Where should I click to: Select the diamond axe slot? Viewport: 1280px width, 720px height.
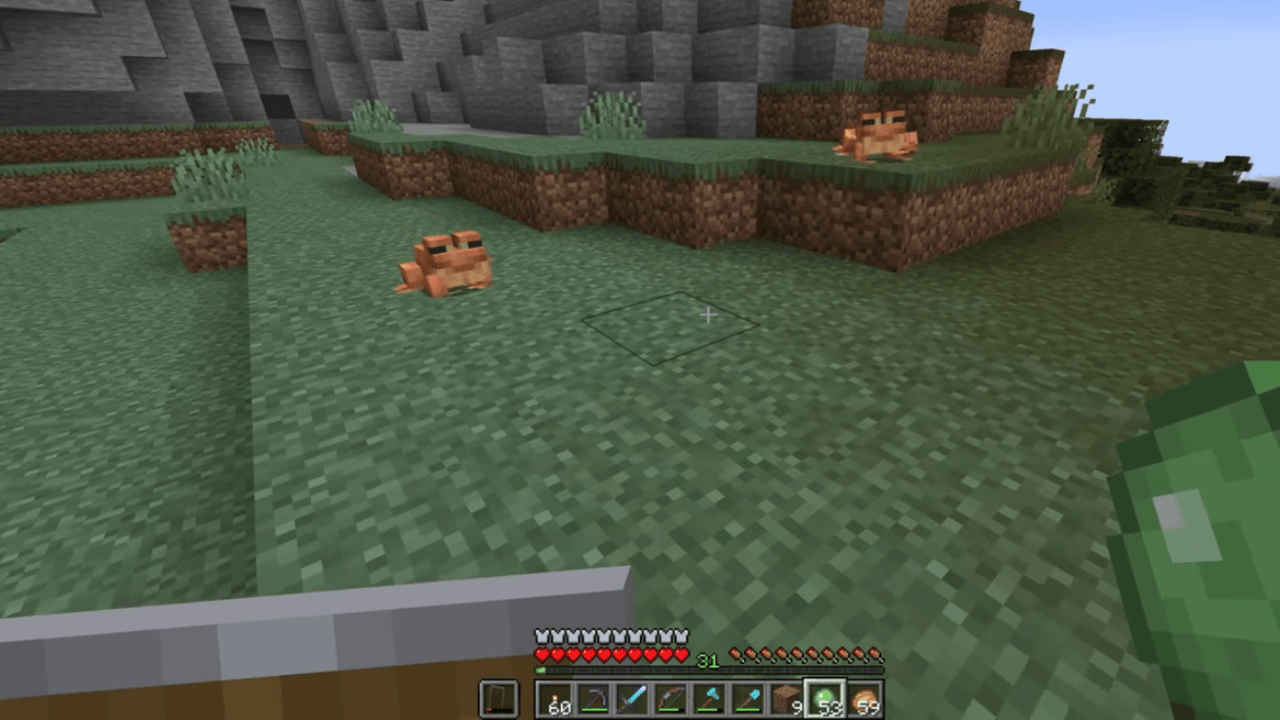pos(709,698)
